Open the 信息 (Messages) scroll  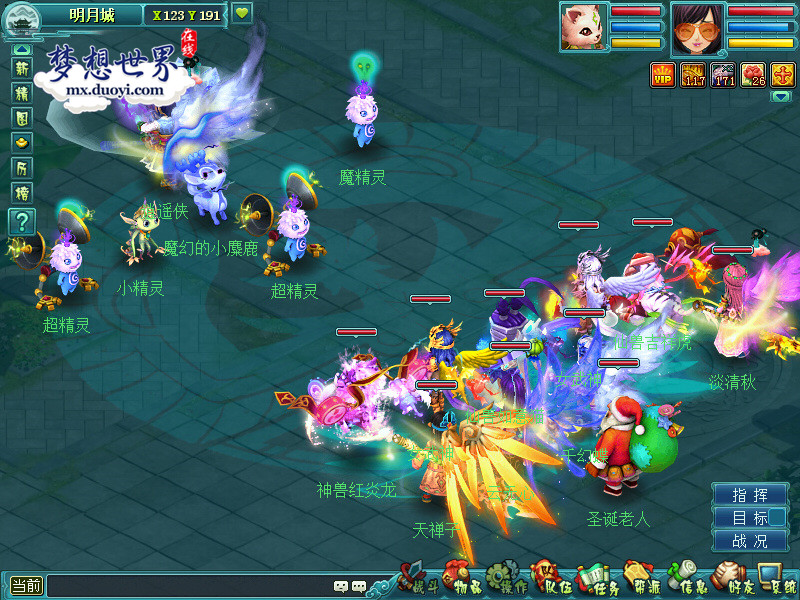click(685, 582)
